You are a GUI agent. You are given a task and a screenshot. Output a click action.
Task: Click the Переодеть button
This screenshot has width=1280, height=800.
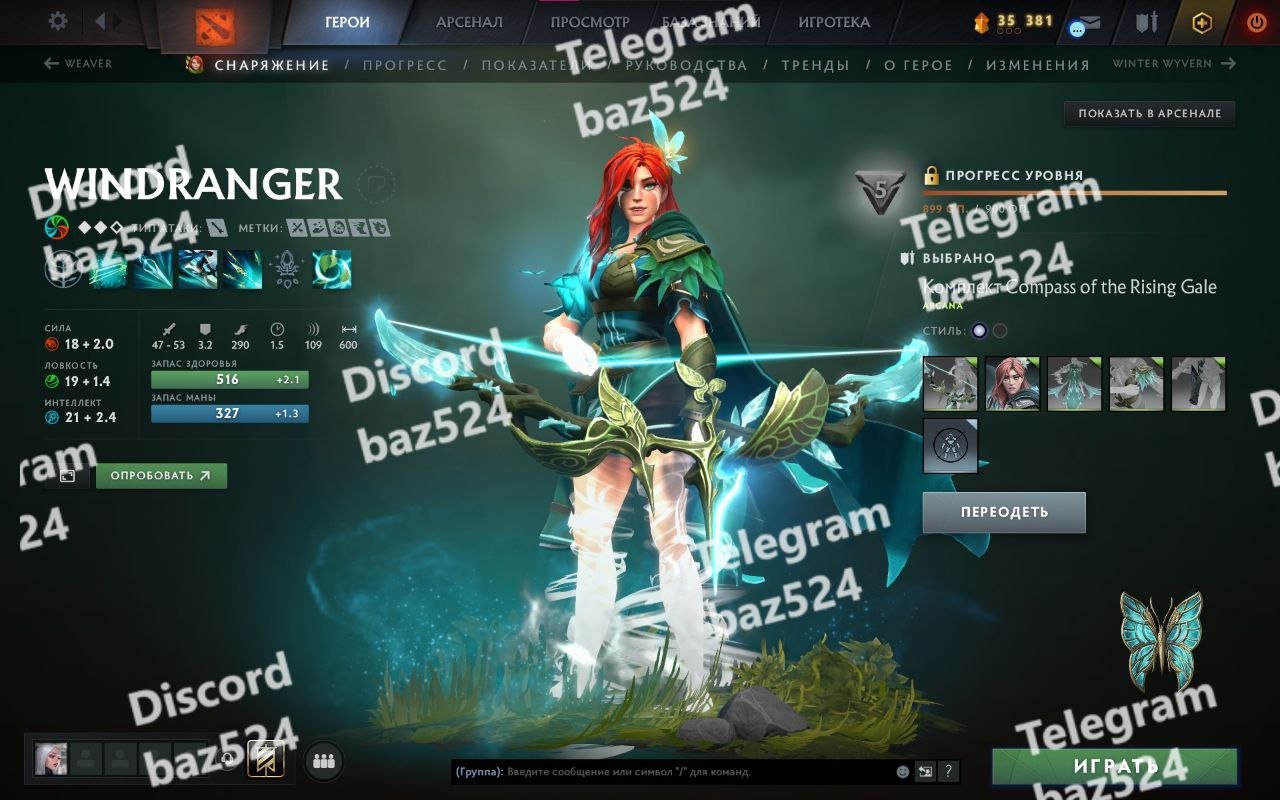point(1004,512)
